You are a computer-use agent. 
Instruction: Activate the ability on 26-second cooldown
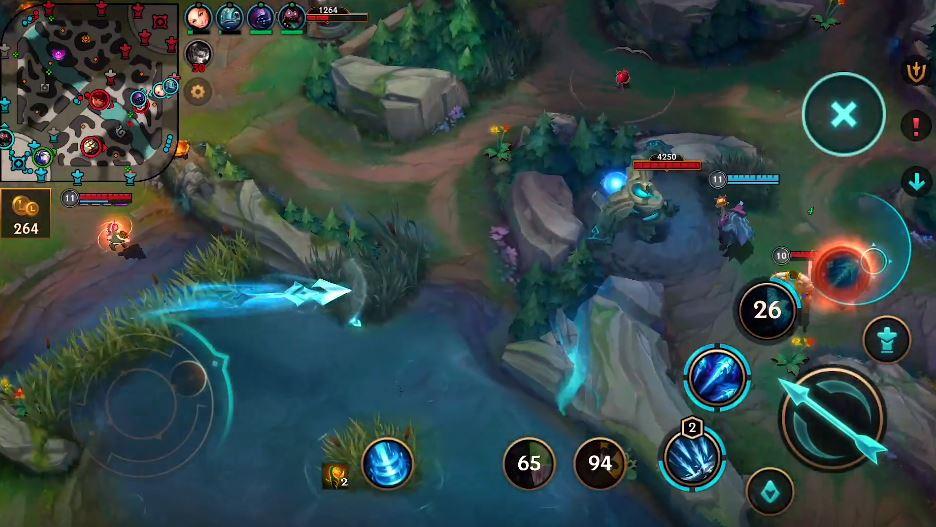click(x=767, y=310)
